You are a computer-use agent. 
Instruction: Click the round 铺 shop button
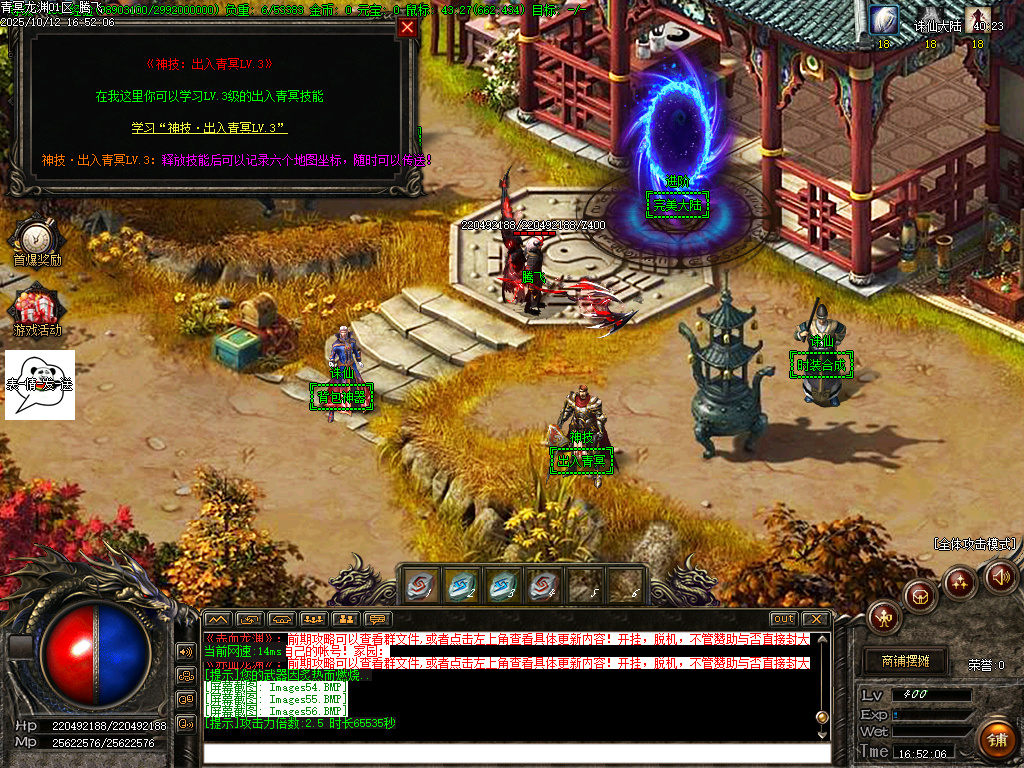coord(996,739)
